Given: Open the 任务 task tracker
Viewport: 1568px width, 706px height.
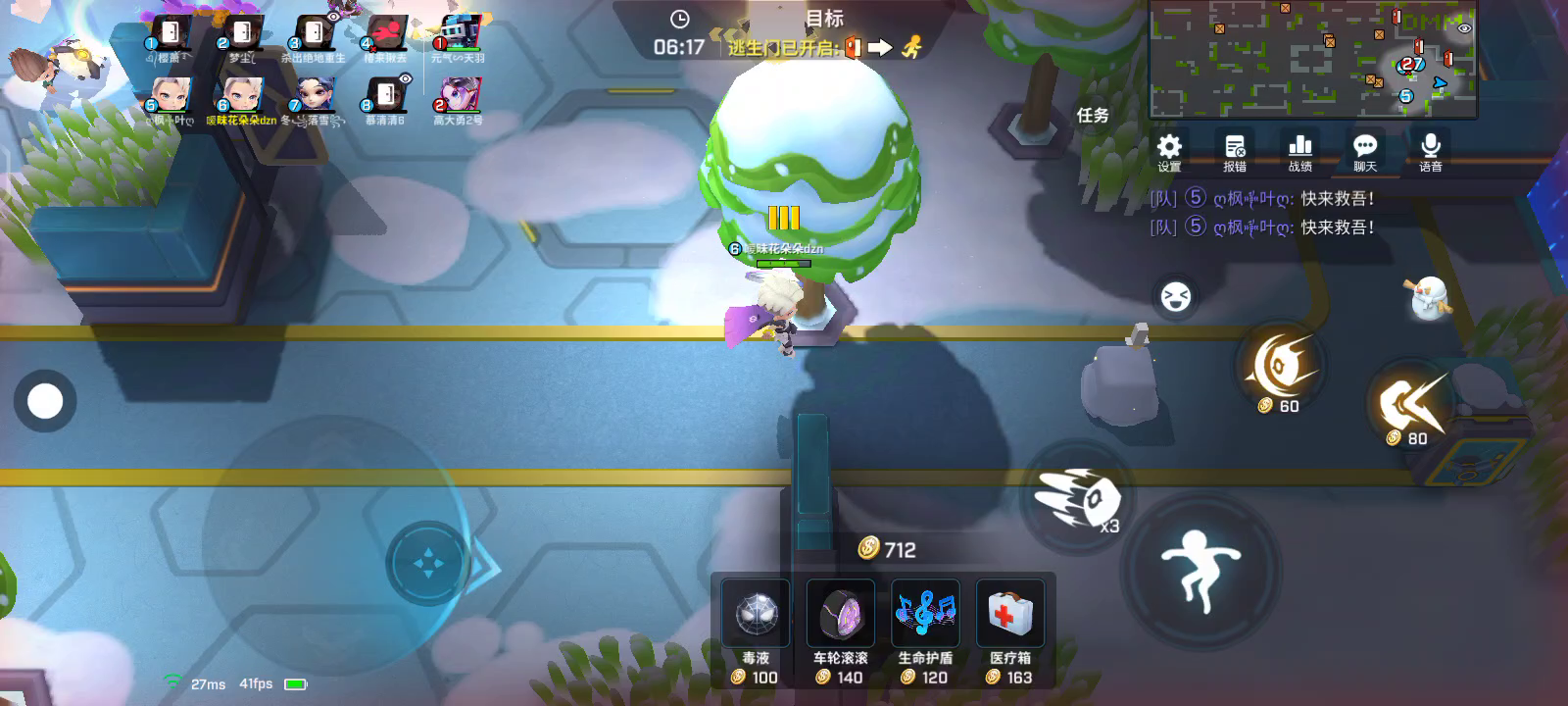Looking at the screenshot, I should tap(1093, 116).
